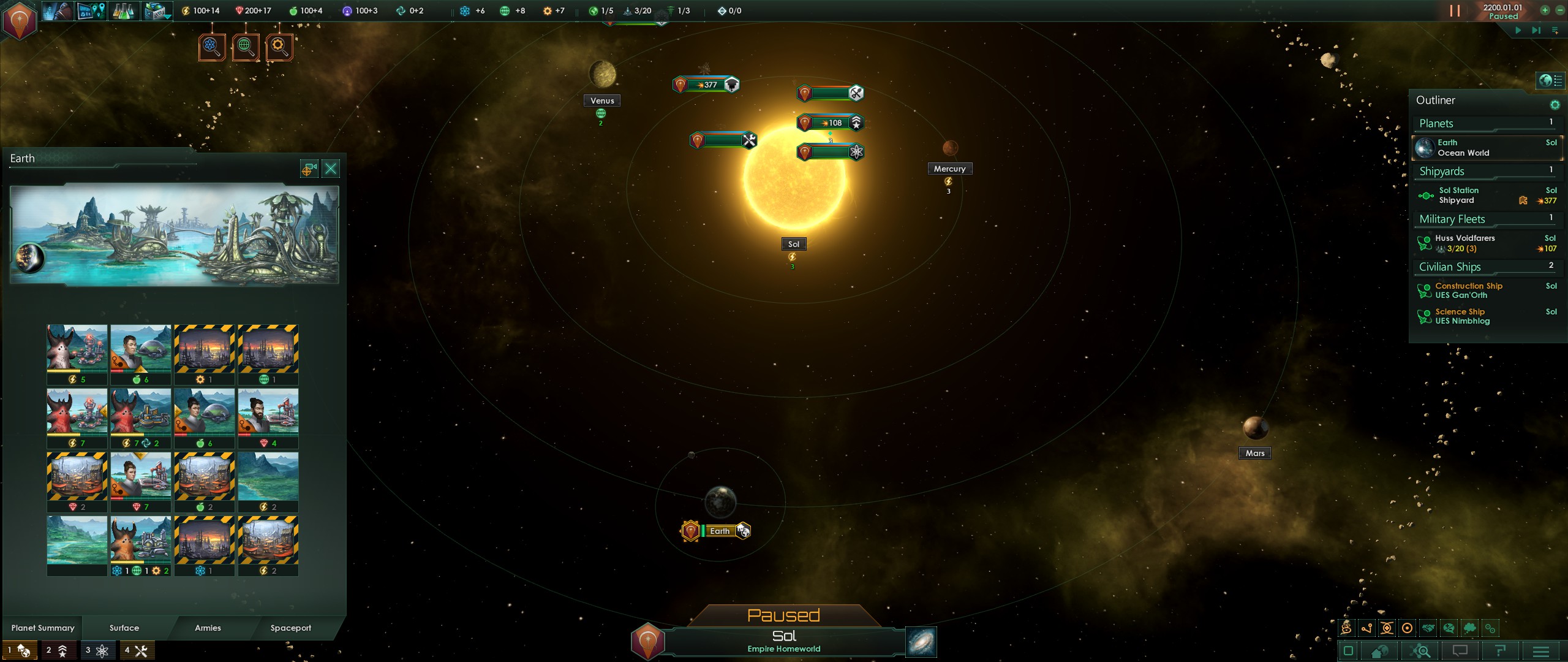
Task: Open the outliner settings gear
Action: click(x=1555, y=105)
